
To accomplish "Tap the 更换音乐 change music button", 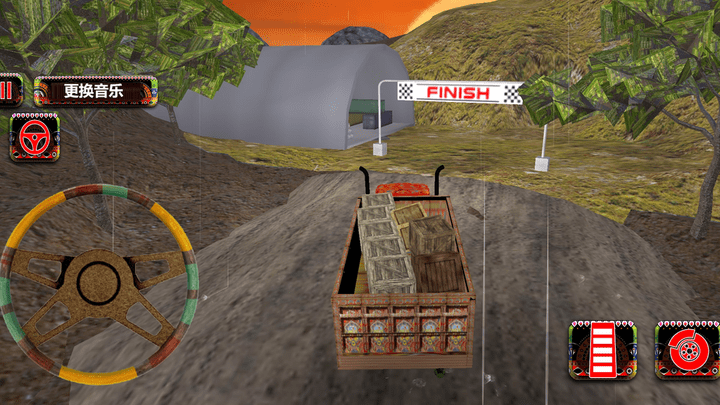I will (95, 92).
